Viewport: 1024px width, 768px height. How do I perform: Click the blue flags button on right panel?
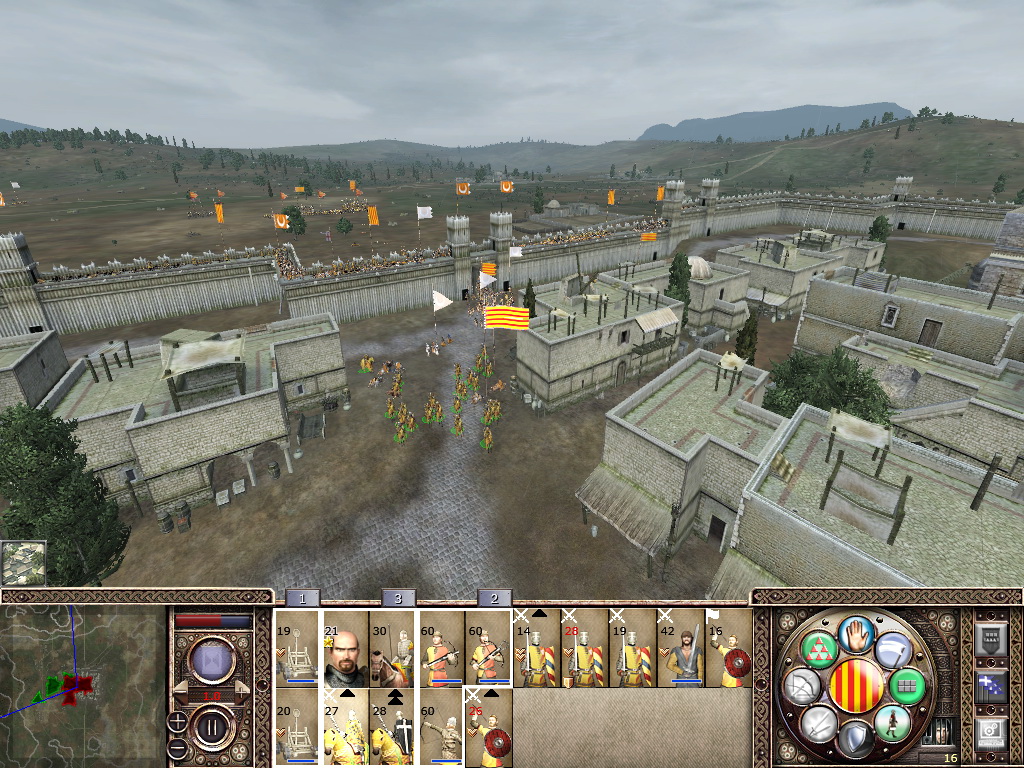[990, 686]
